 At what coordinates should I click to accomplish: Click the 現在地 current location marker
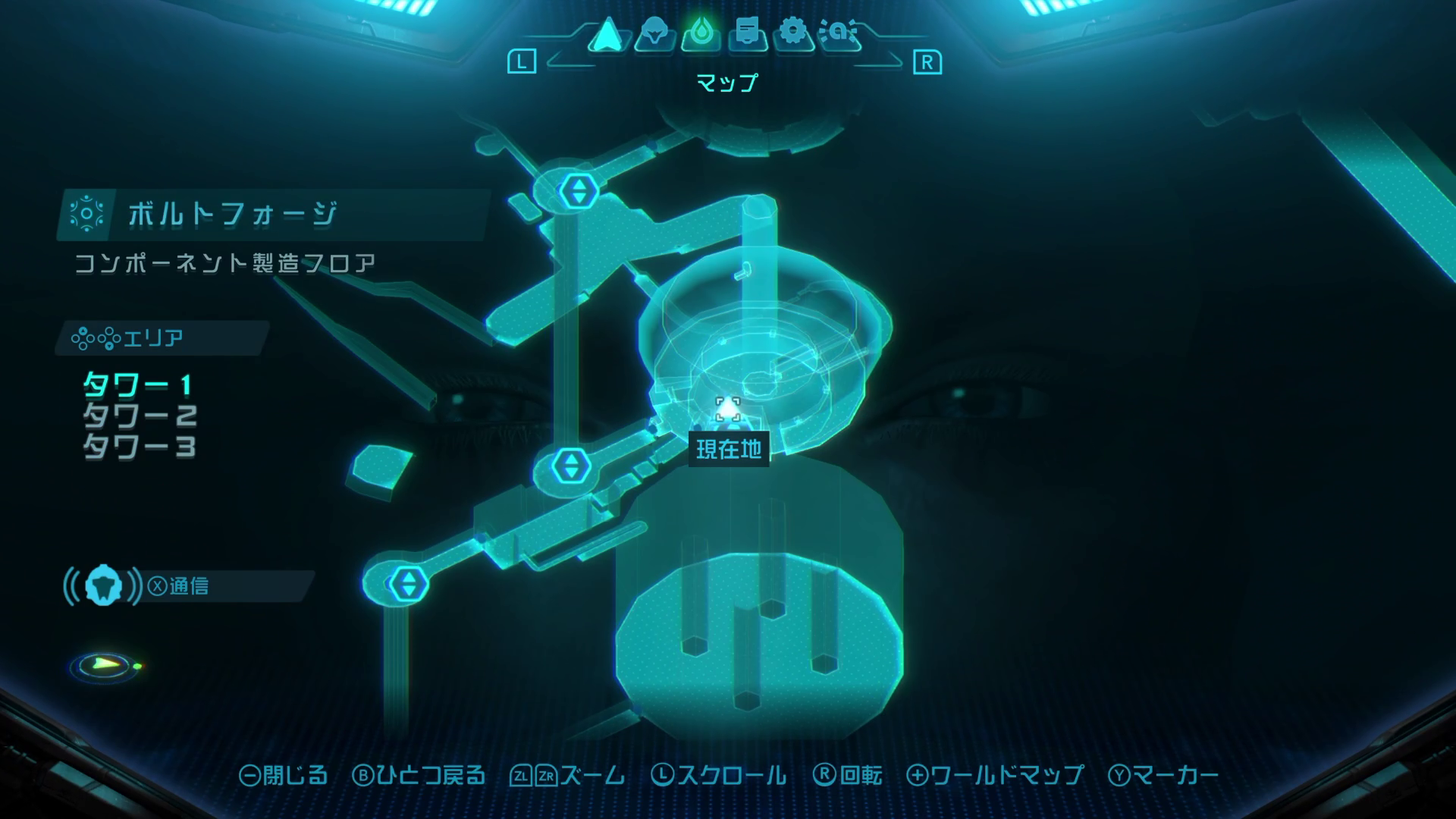[728, 410]
